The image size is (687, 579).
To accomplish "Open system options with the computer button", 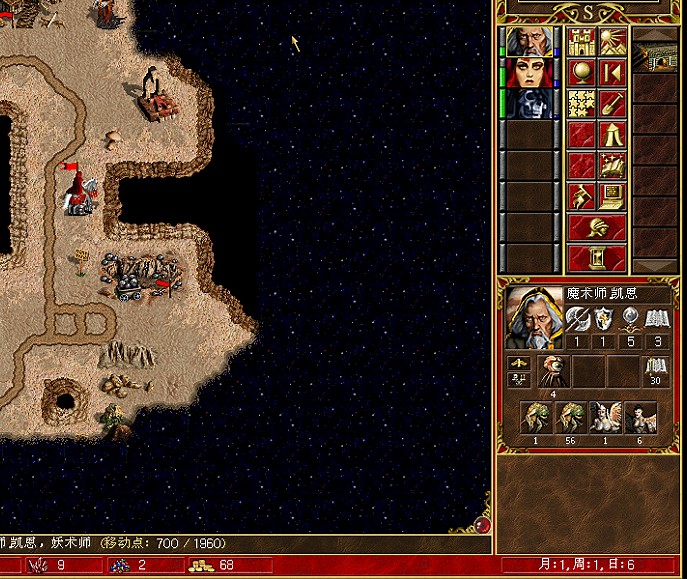I will pyautogui.click(x=612, y=197).
